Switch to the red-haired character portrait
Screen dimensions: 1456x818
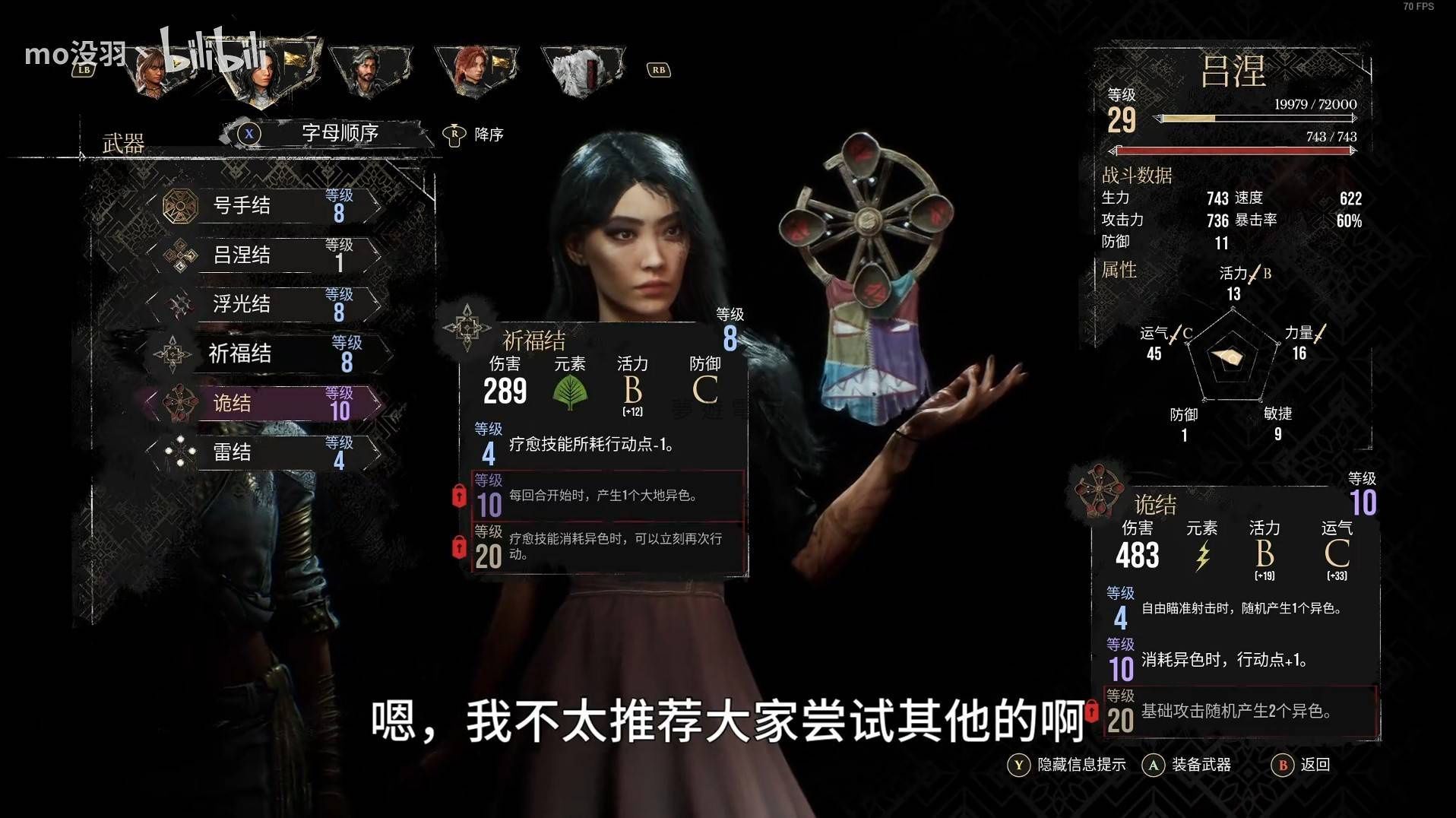pyautogui.click(x=476, y=70)
